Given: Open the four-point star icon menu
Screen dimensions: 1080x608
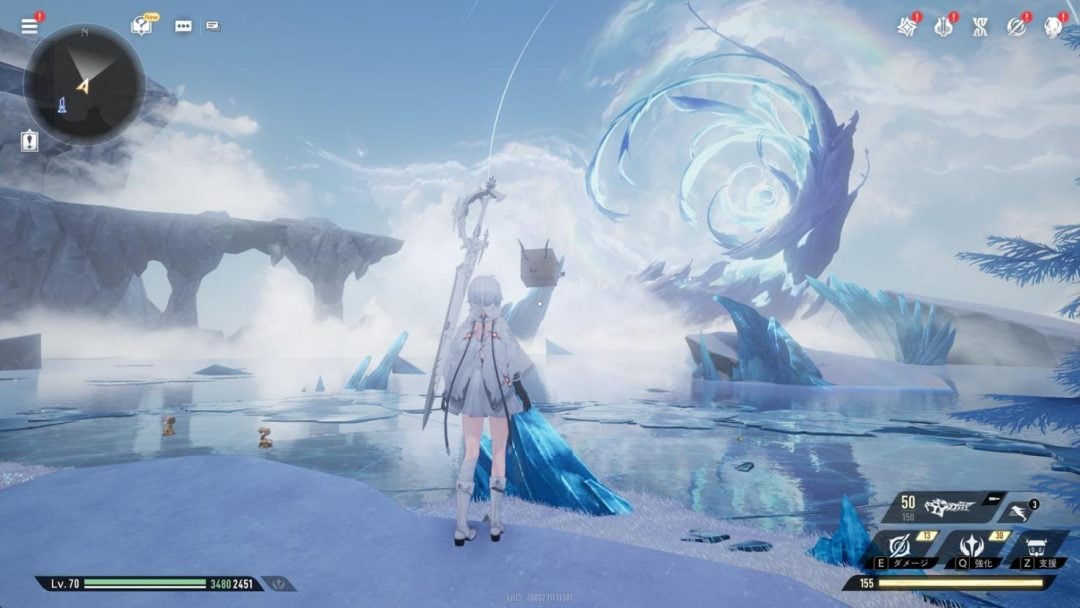Looking at the screenshot, I should [x=907, y=27].
